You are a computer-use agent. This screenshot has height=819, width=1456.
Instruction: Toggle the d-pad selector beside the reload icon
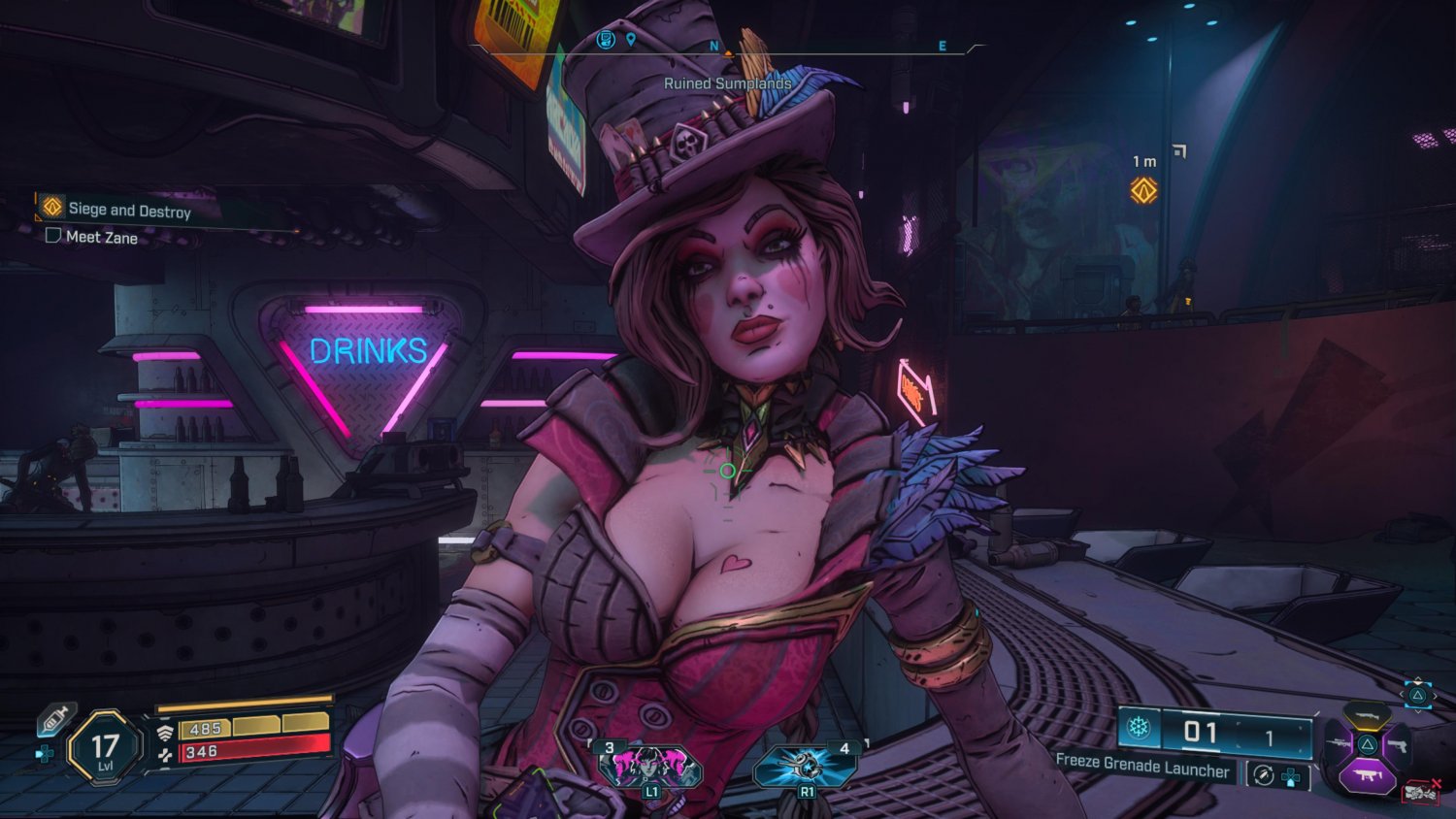[1290, 777]
